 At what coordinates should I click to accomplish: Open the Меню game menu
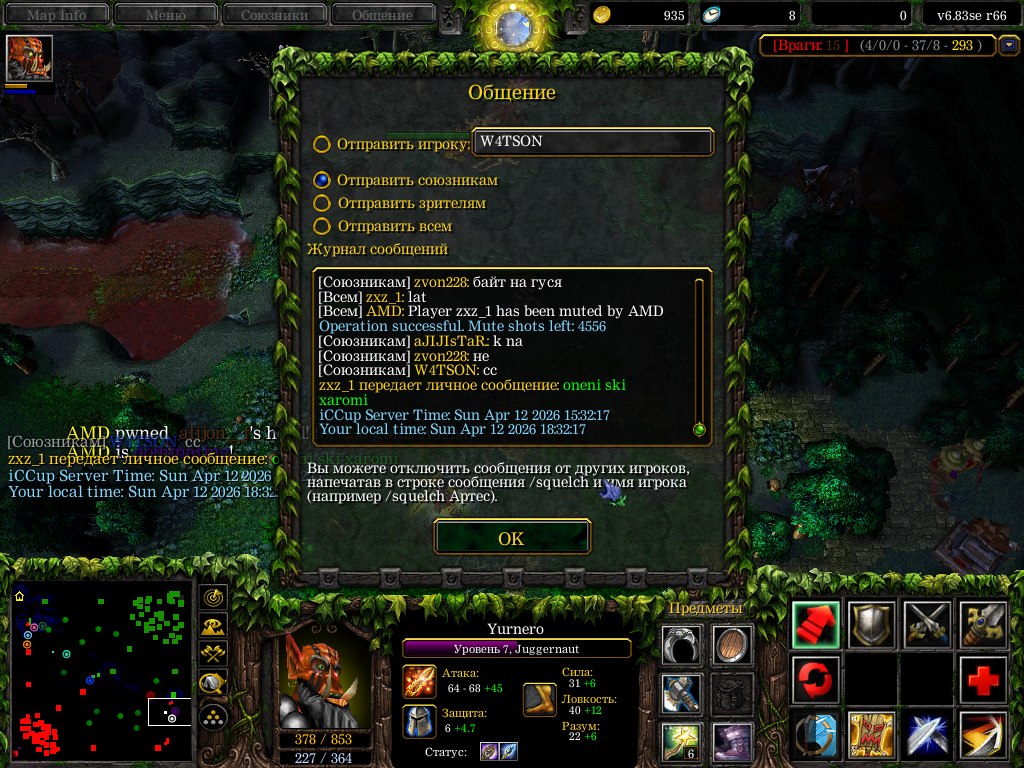click(165, 15)
